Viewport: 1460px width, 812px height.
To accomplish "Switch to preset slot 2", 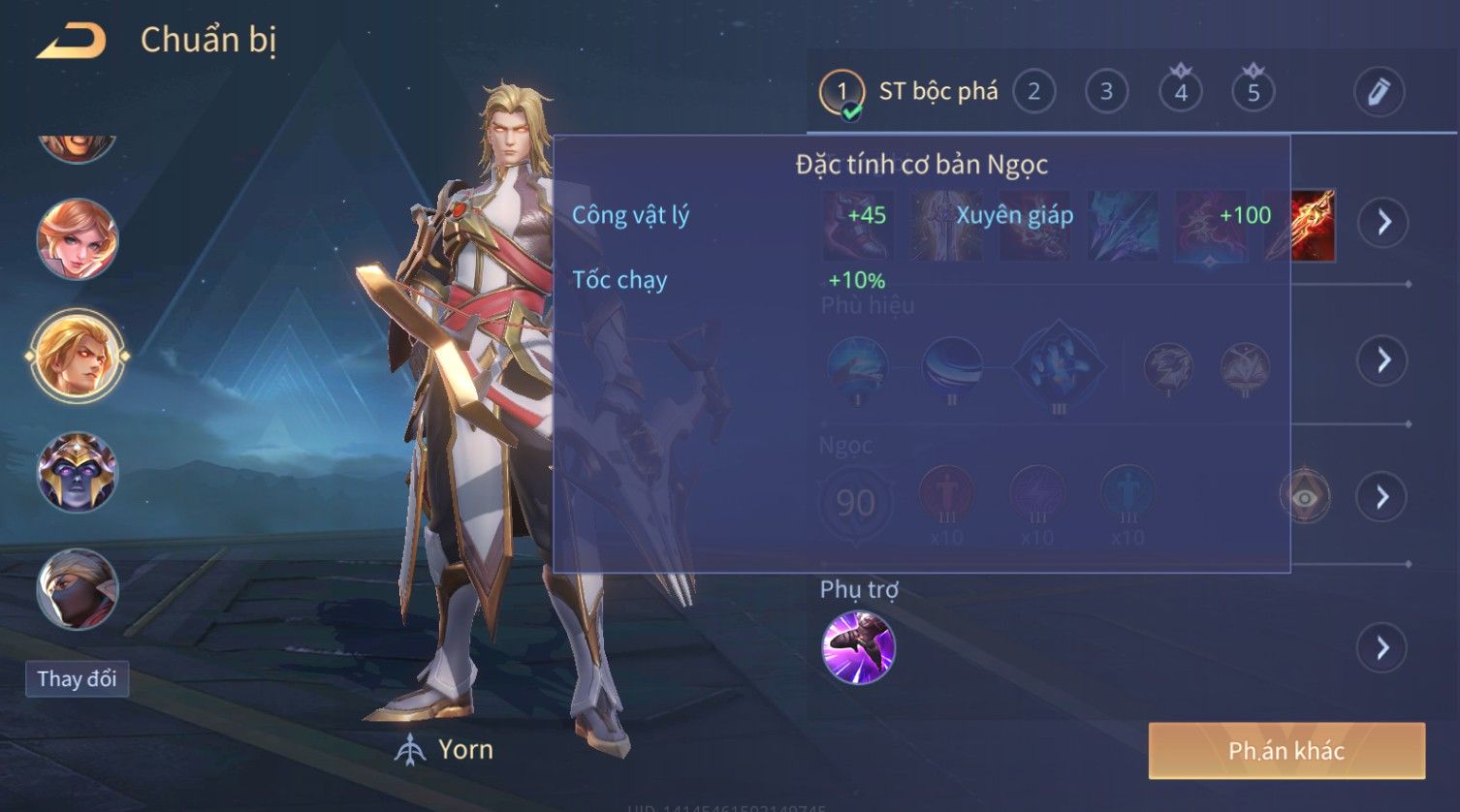I will coord(1033,92).
